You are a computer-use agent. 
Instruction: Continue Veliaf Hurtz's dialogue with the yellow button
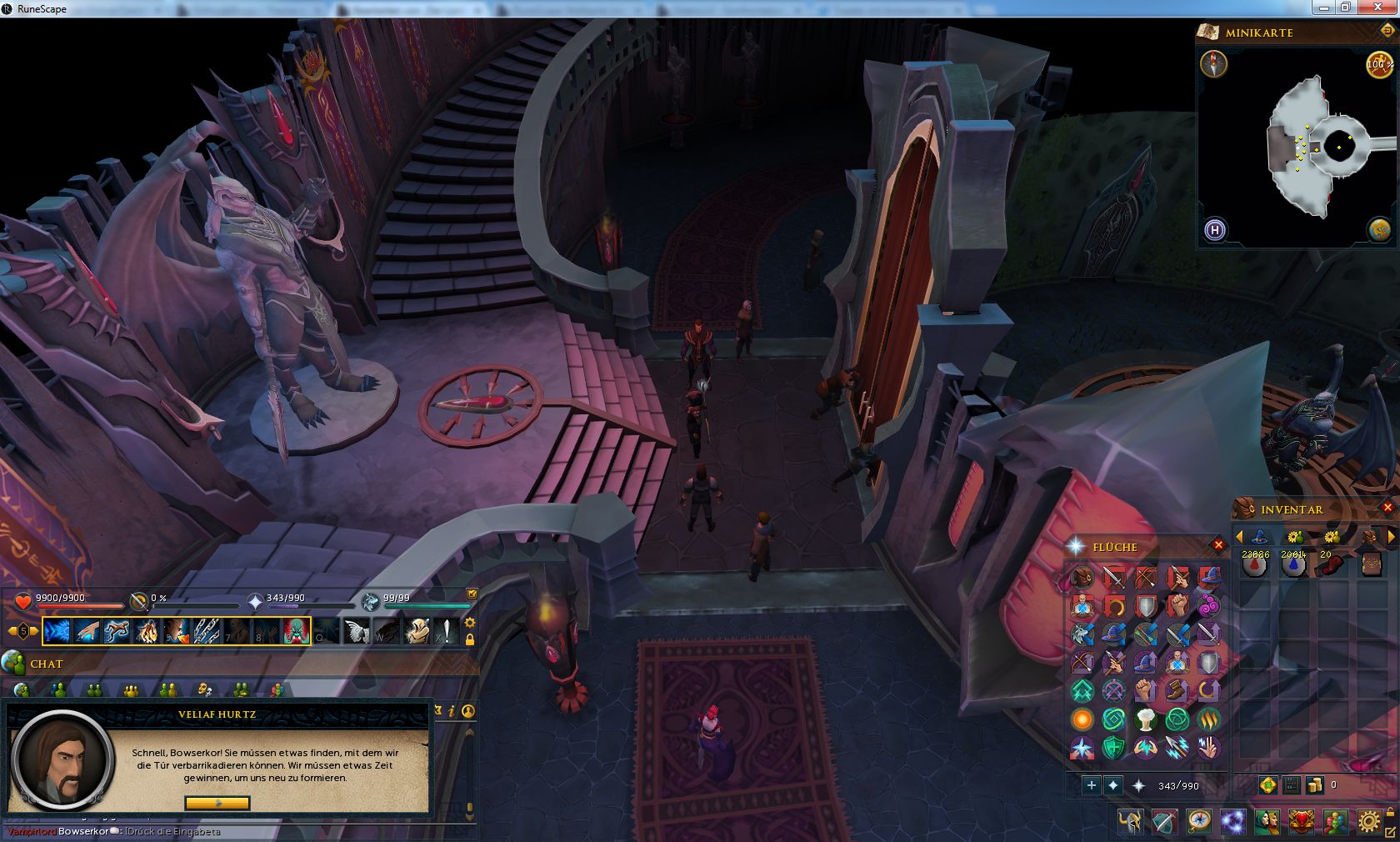click(217, 803)
